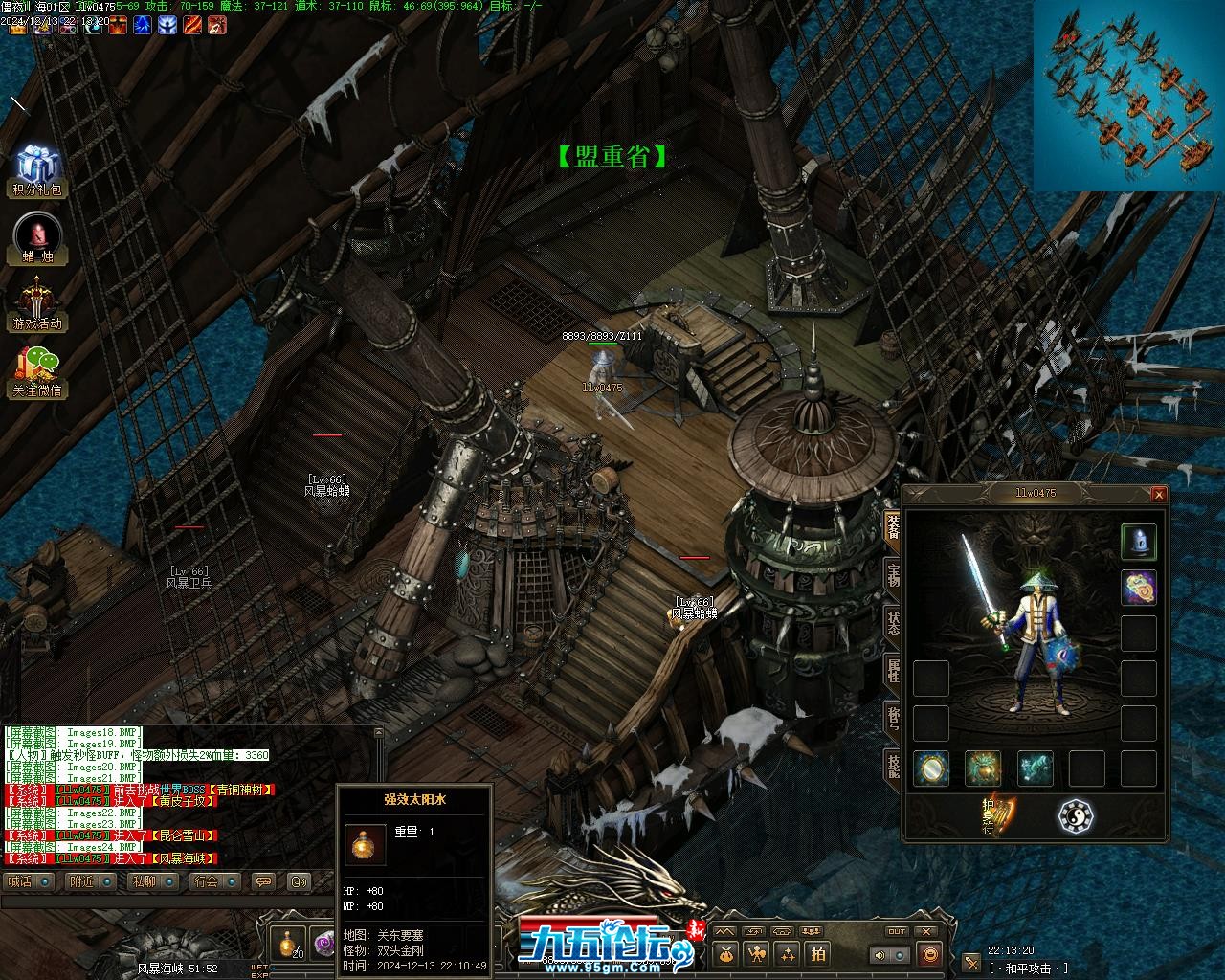Toggle the 喊话 shout chat channel
Viewport: 1225px width, 980px height.
(x=29, y=881)
